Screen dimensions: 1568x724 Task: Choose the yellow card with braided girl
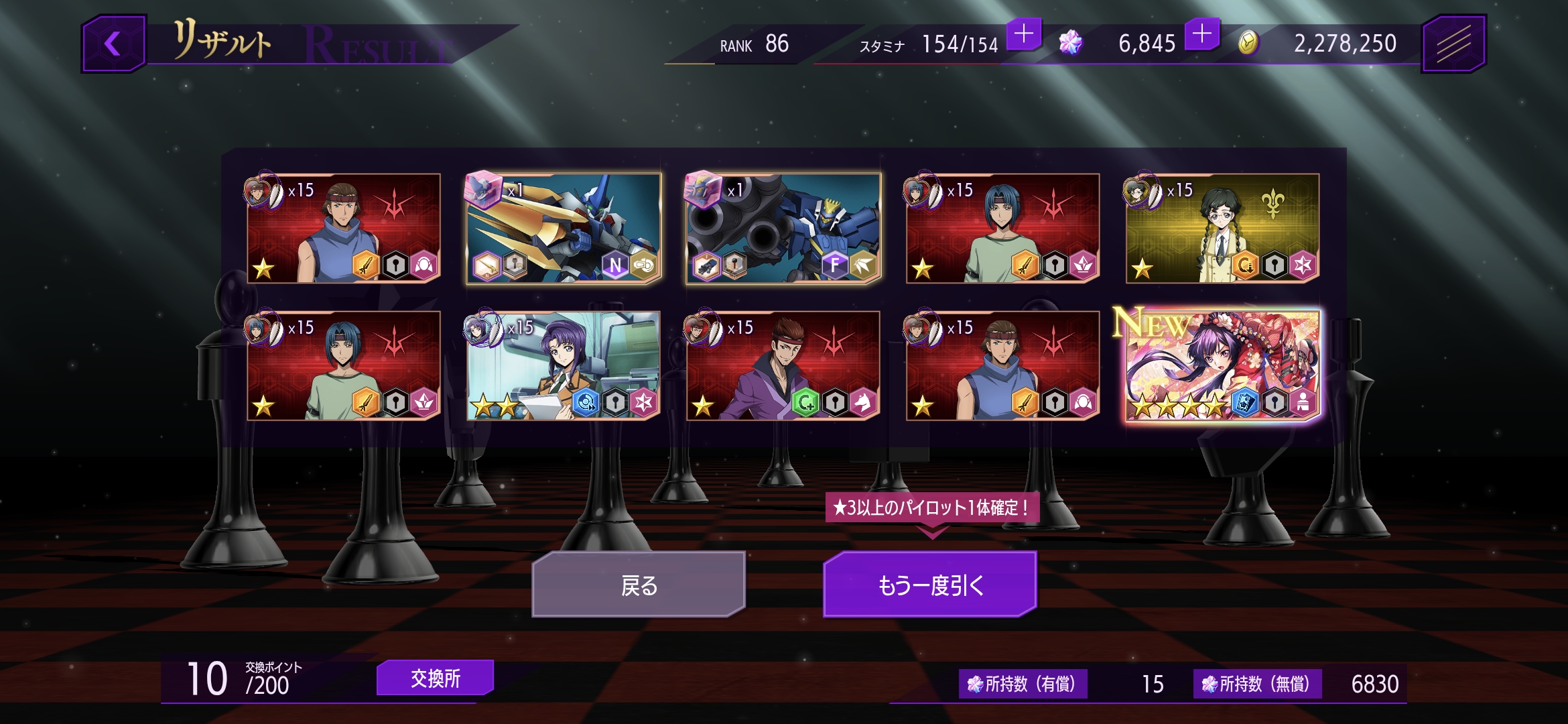1222,229
